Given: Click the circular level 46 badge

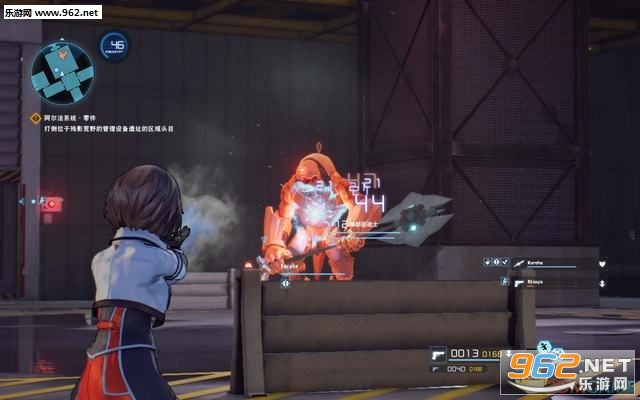Looking at the screenshot, I should [x=114, y=46].
